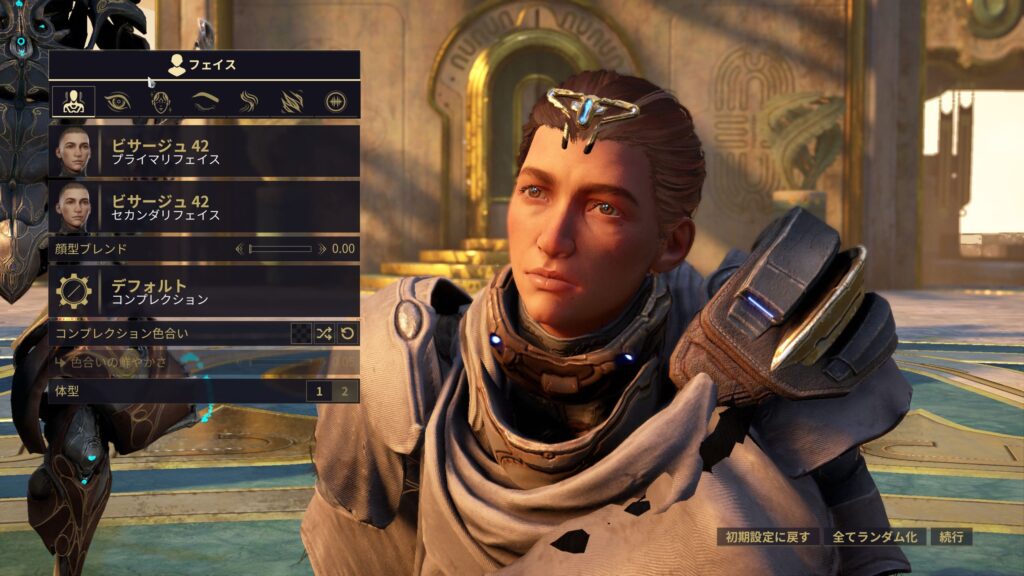Click the 顔型ブレンド slider track

point(280,248)
